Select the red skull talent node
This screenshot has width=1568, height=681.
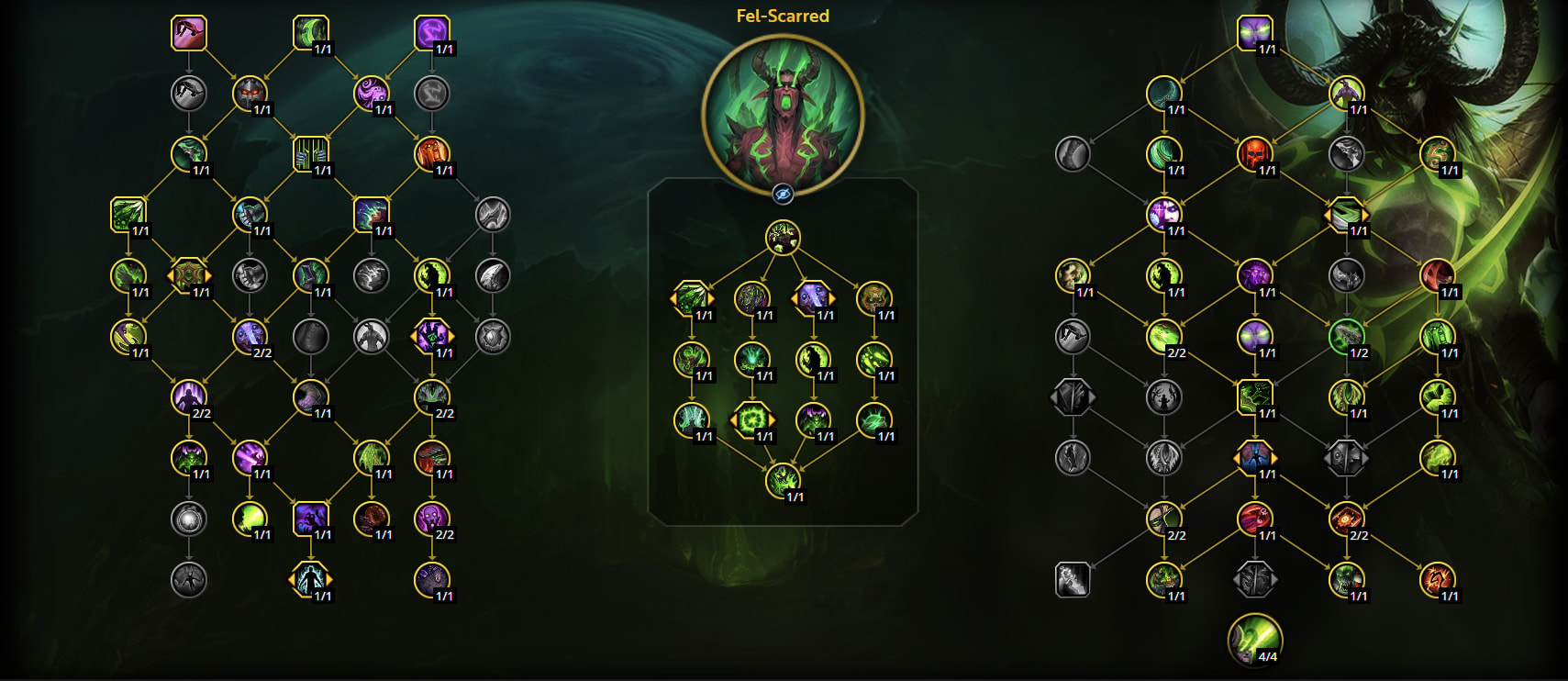pyautogui.click(x=1254, y=154)
